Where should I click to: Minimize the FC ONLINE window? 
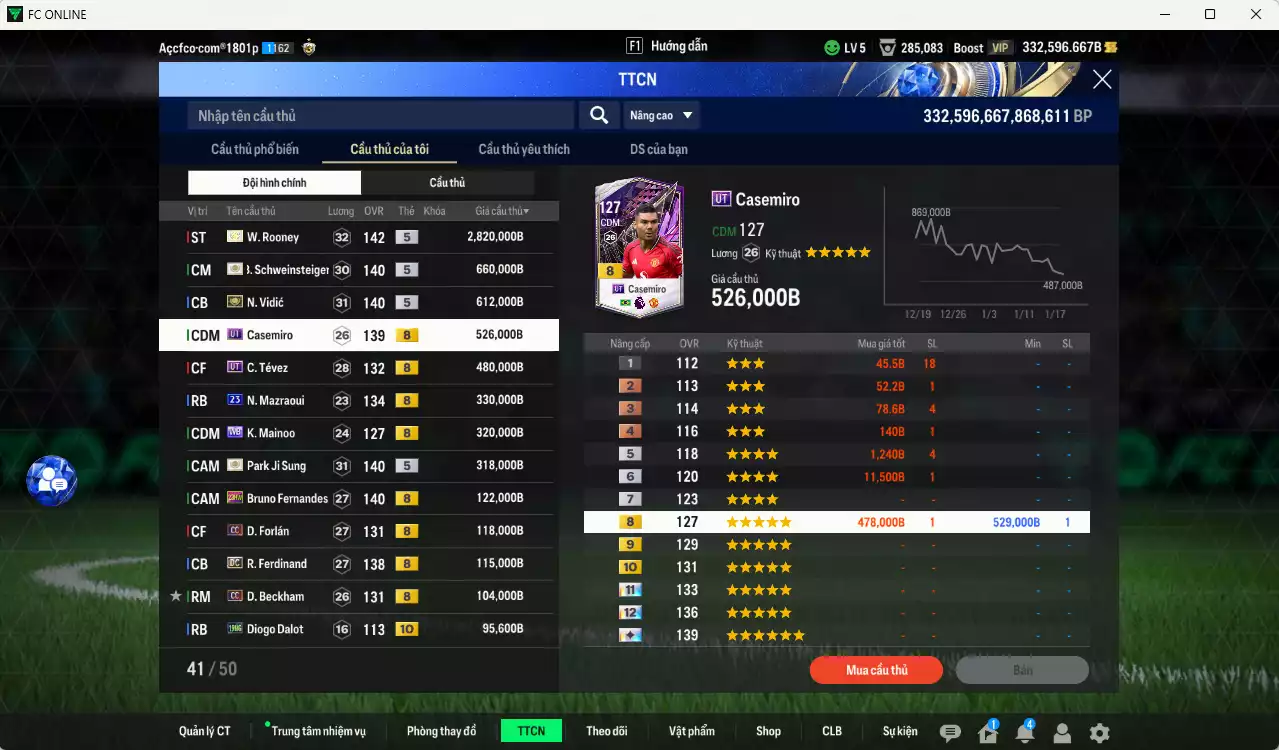[x=1163, y=14]
